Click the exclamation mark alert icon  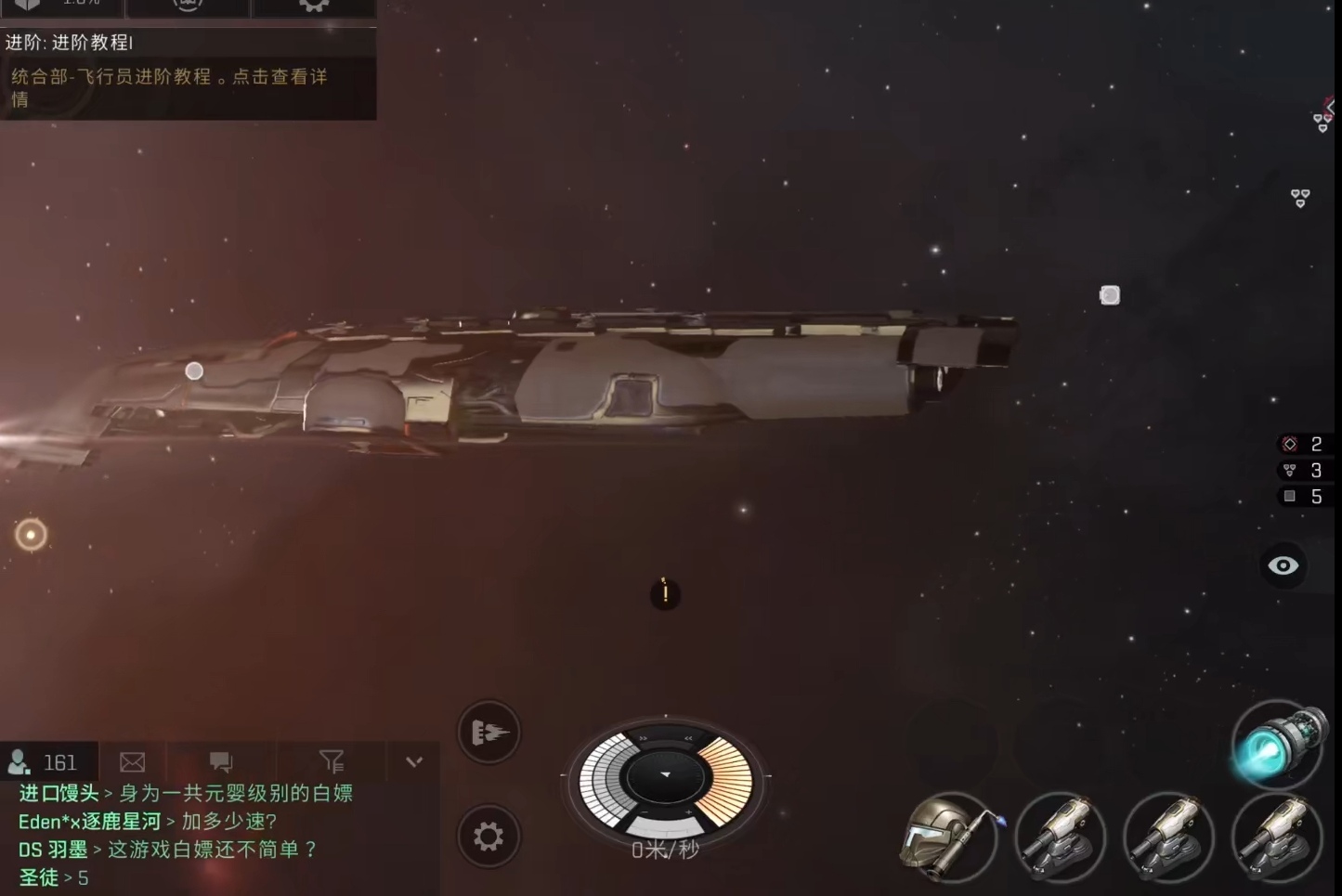click(665, 593)
